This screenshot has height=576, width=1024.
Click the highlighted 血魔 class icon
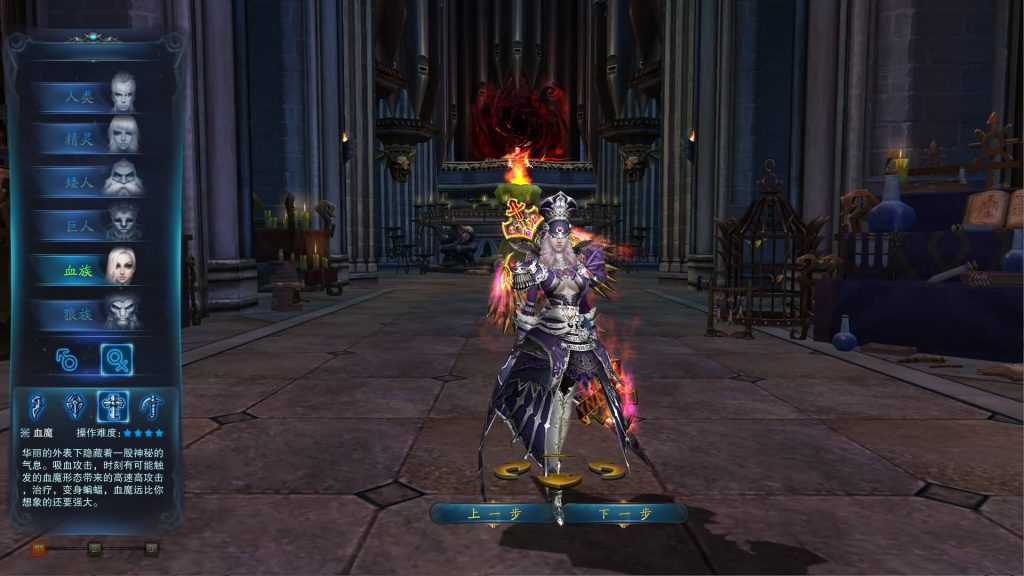(x=112, y=406)
